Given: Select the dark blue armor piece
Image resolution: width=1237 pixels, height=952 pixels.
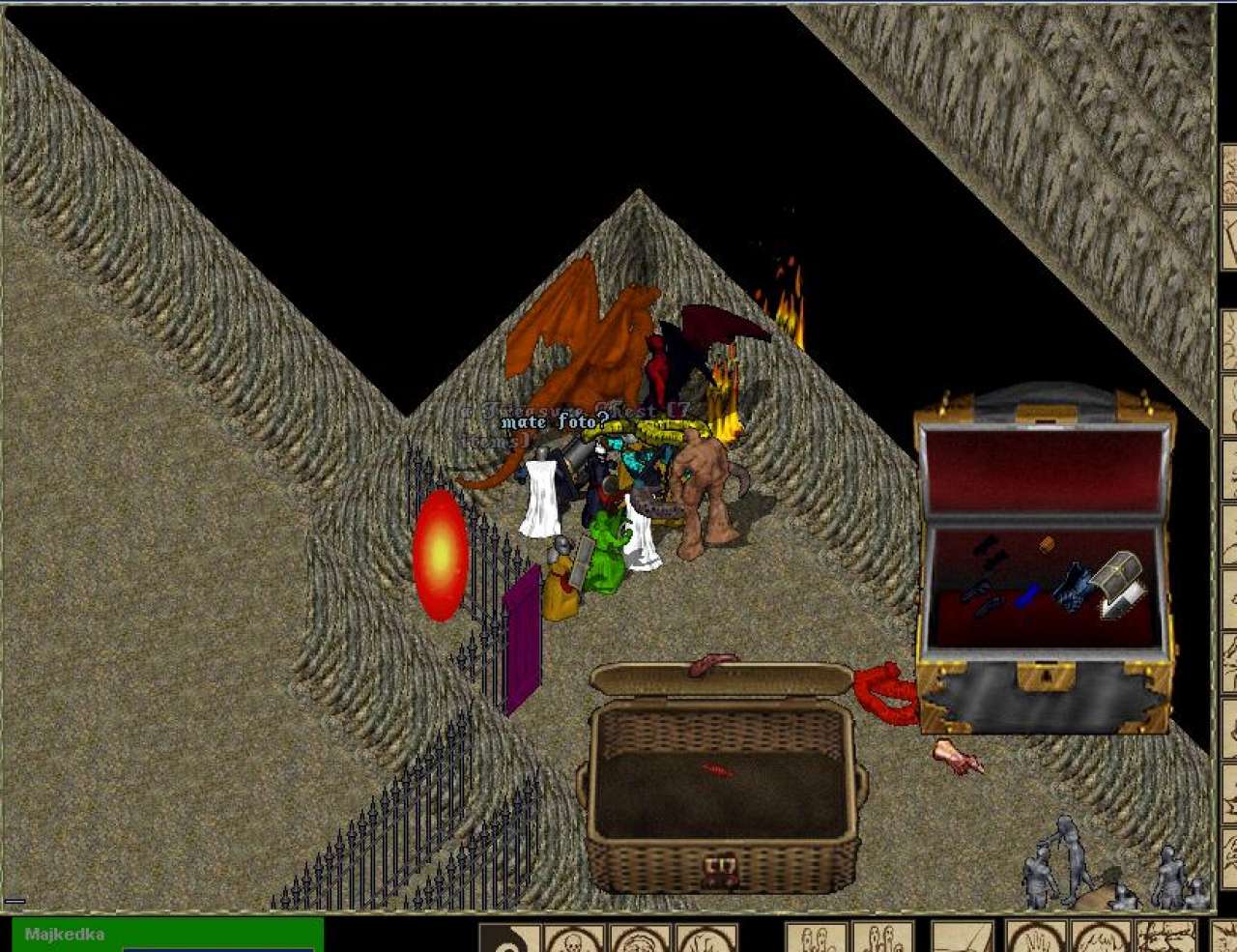Looking at the screenshot, I should tap(1073, 588).
